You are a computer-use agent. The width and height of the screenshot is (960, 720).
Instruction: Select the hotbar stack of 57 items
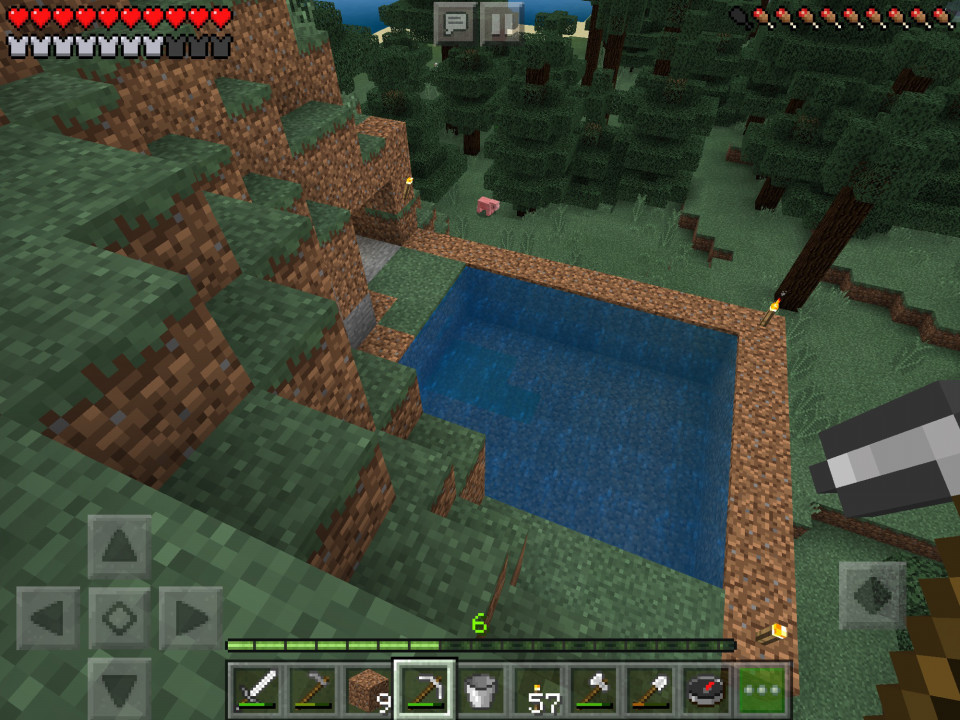pos(539,689)
